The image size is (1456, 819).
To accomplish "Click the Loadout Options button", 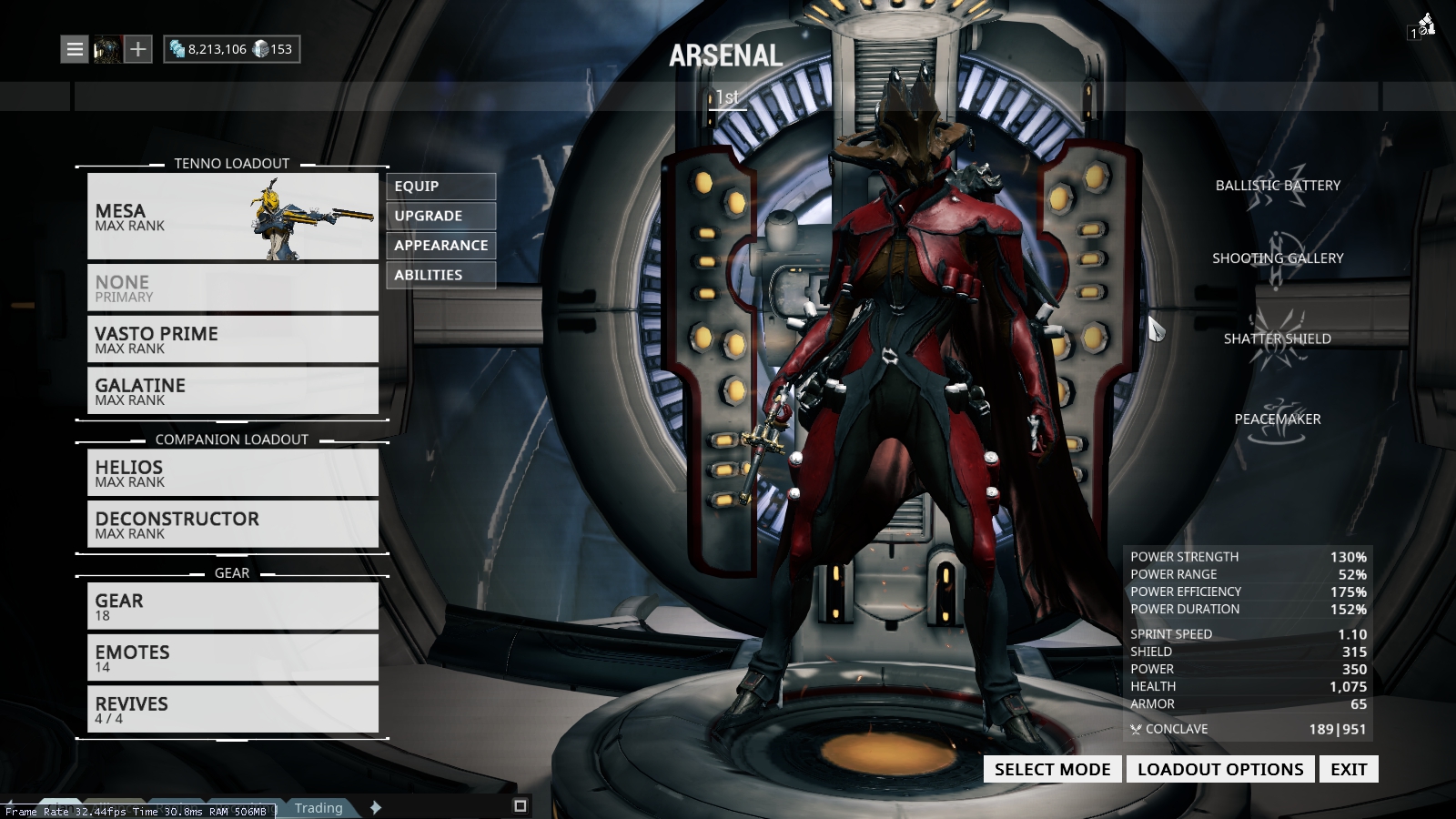I will click(x=1218, y=769).
